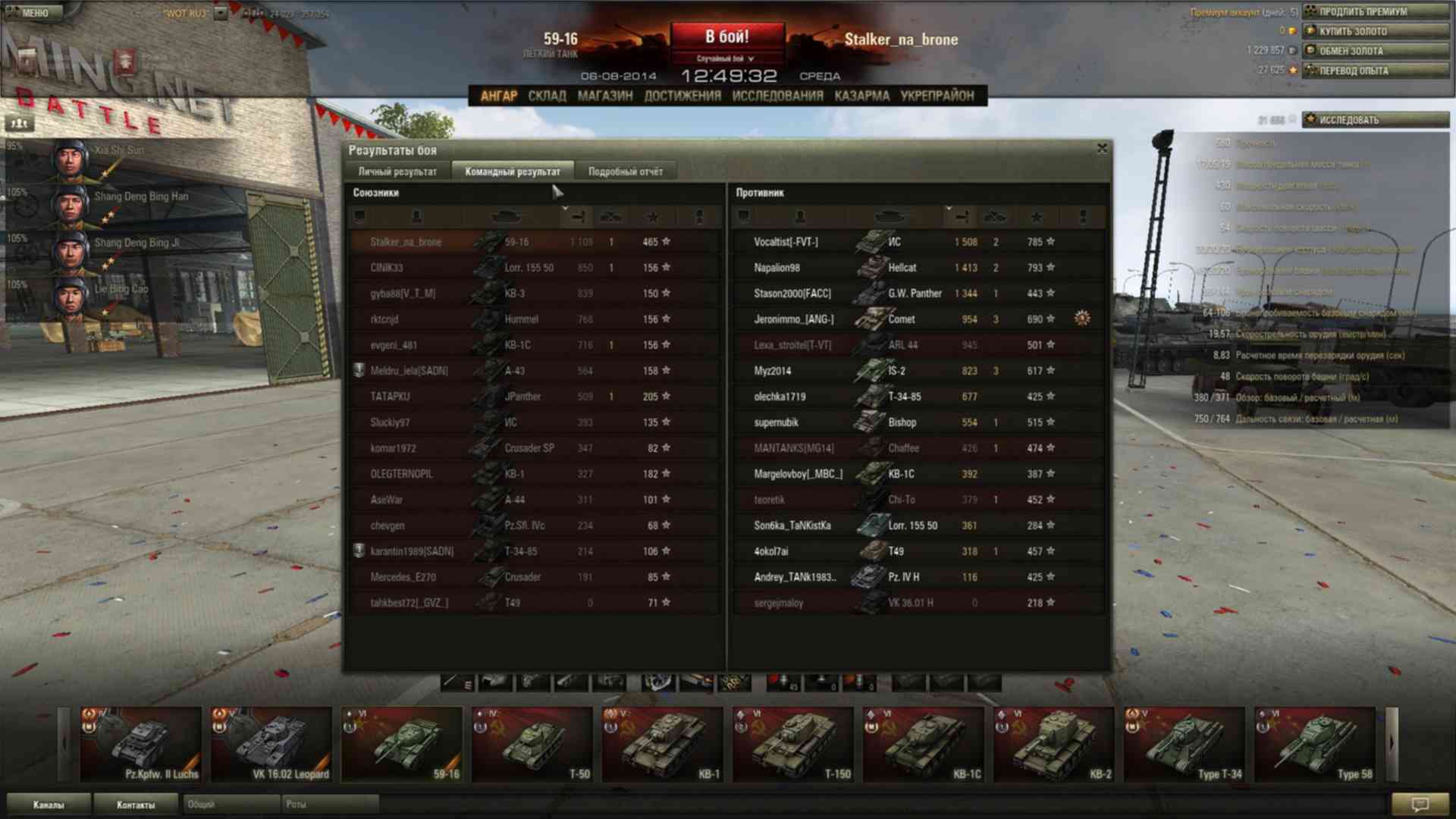Click the frags column icon in the enemy table

(x=995, y=218)
